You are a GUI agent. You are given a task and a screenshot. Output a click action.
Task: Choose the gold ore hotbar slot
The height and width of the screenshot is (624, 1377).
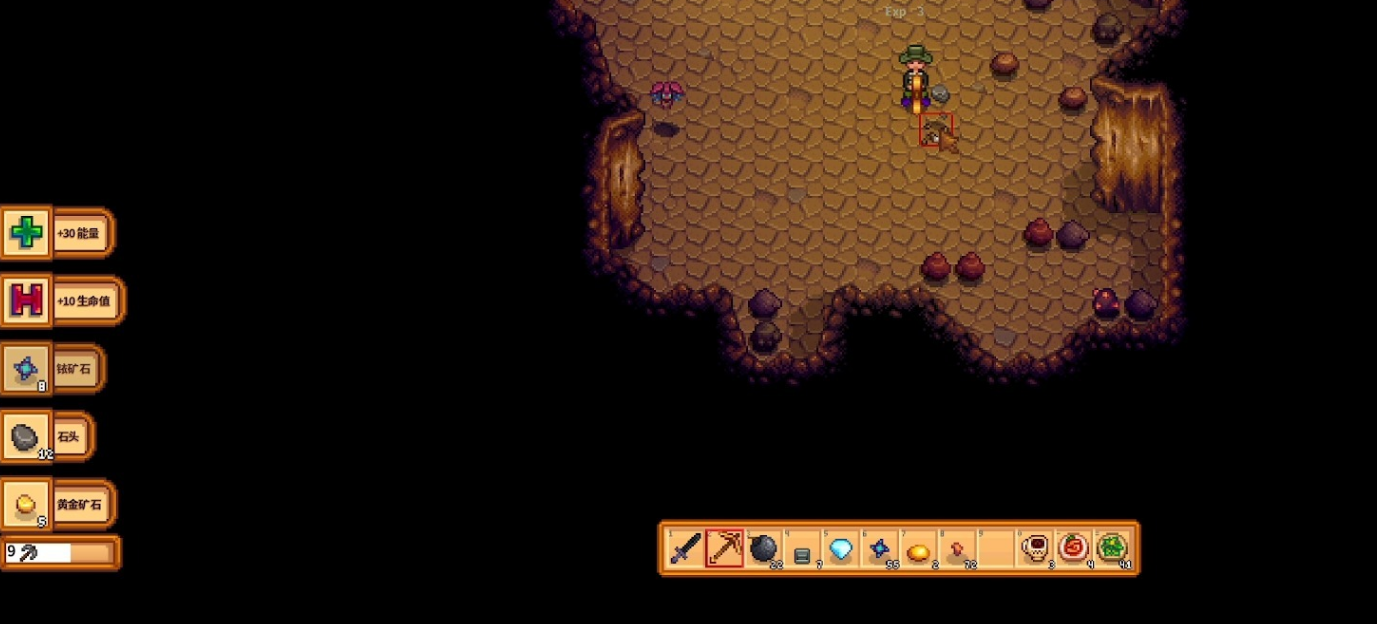coord(918,549)
